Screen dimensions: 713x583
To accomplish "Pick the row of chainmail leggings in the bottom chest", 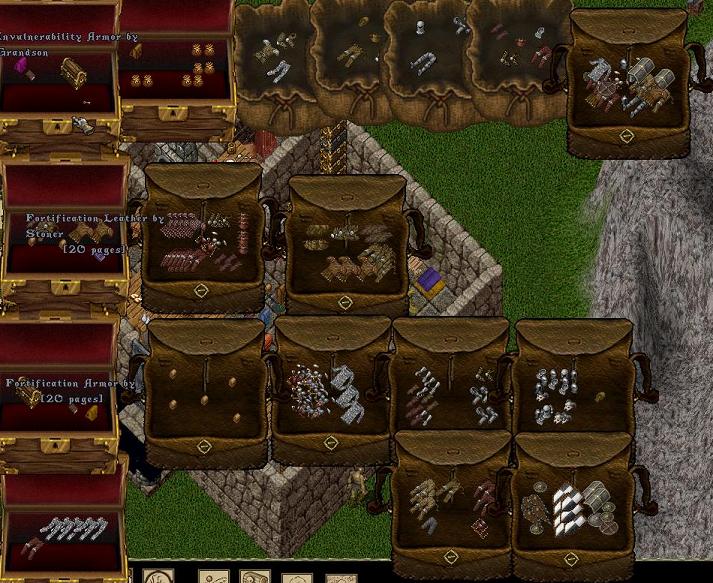I will [73, 527].
